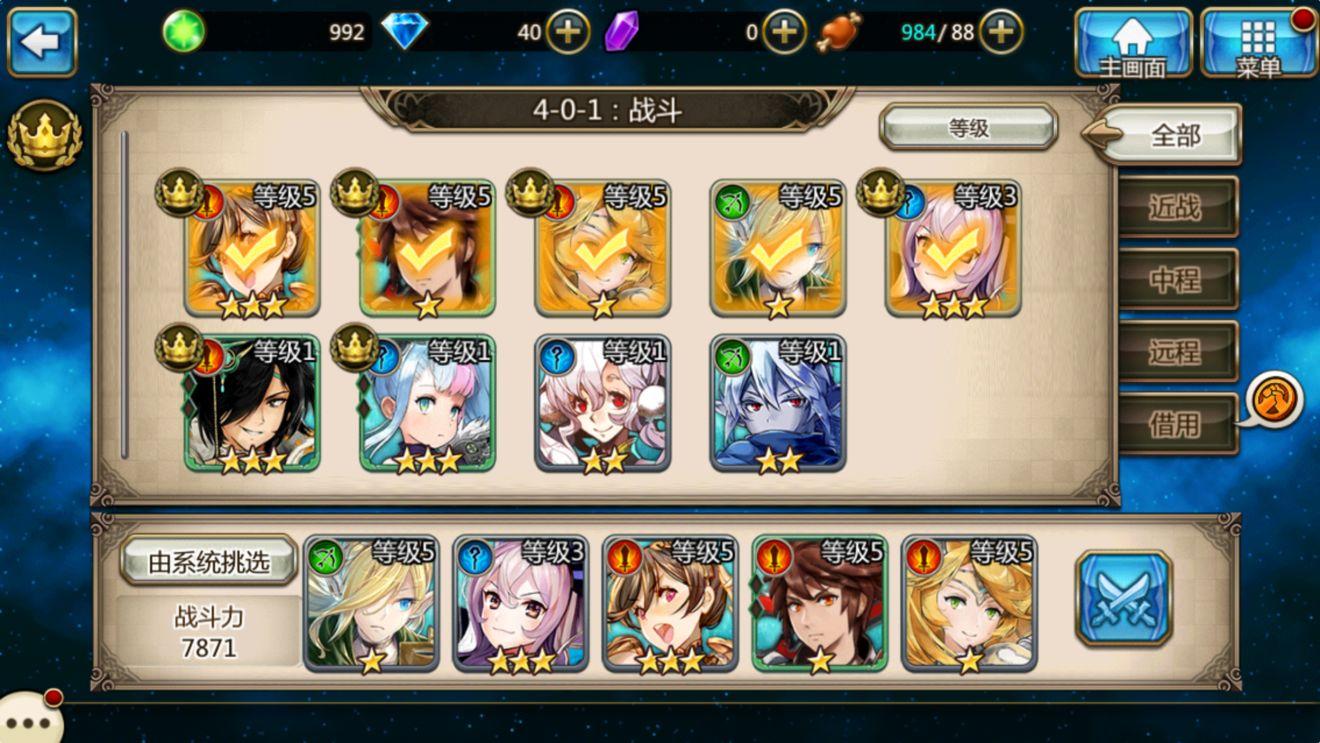Viewport: 1320px width, 743px height.
Task: Add more blue diamonds
Action: 567,33
